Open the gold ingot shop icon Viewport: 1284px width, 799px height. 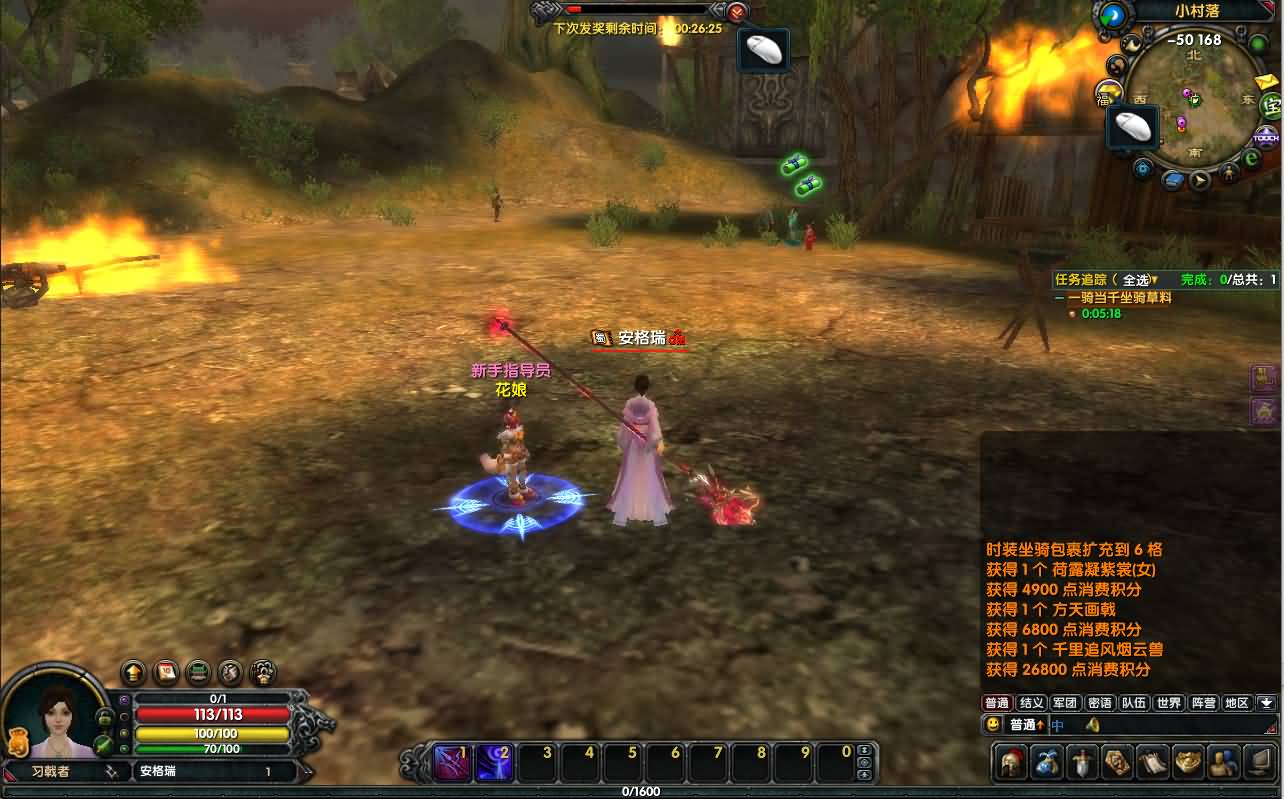click(x=1187, y=762)
